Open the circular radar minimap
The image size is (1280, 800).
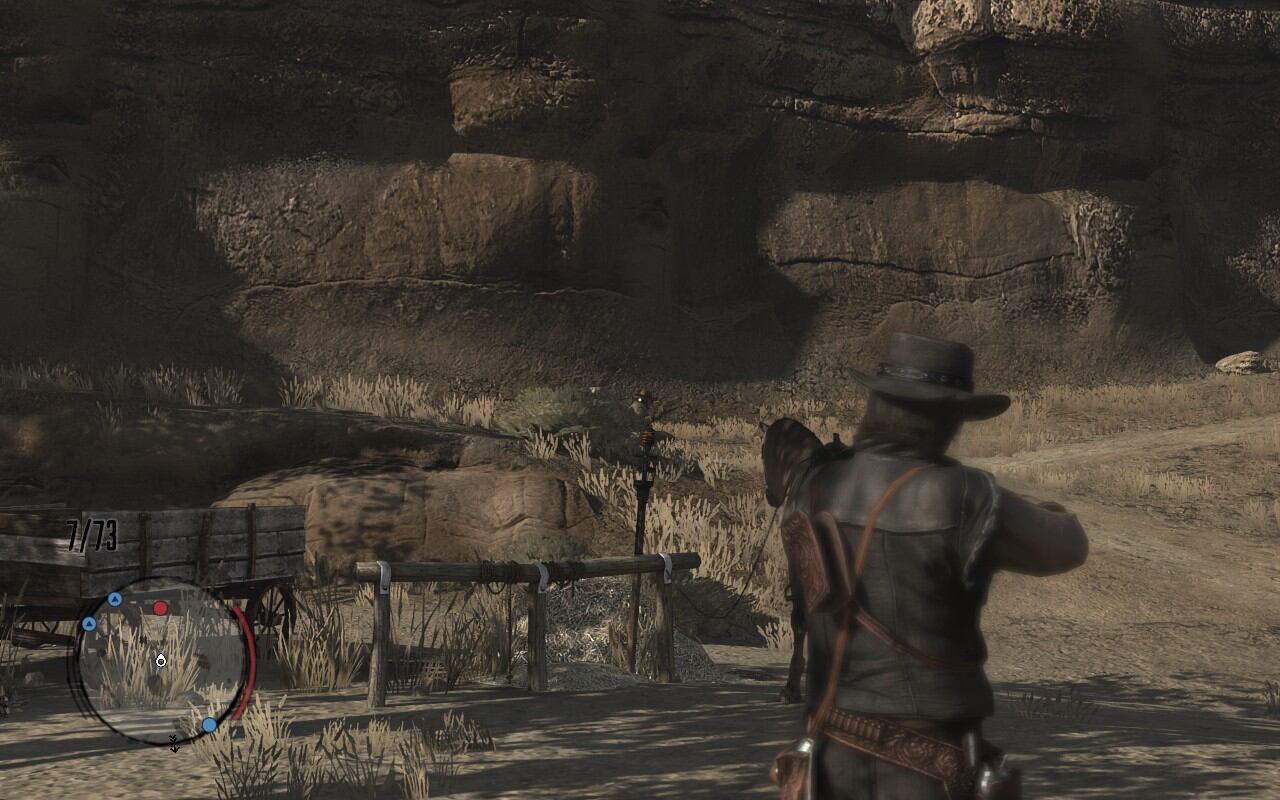click(160, 660)
